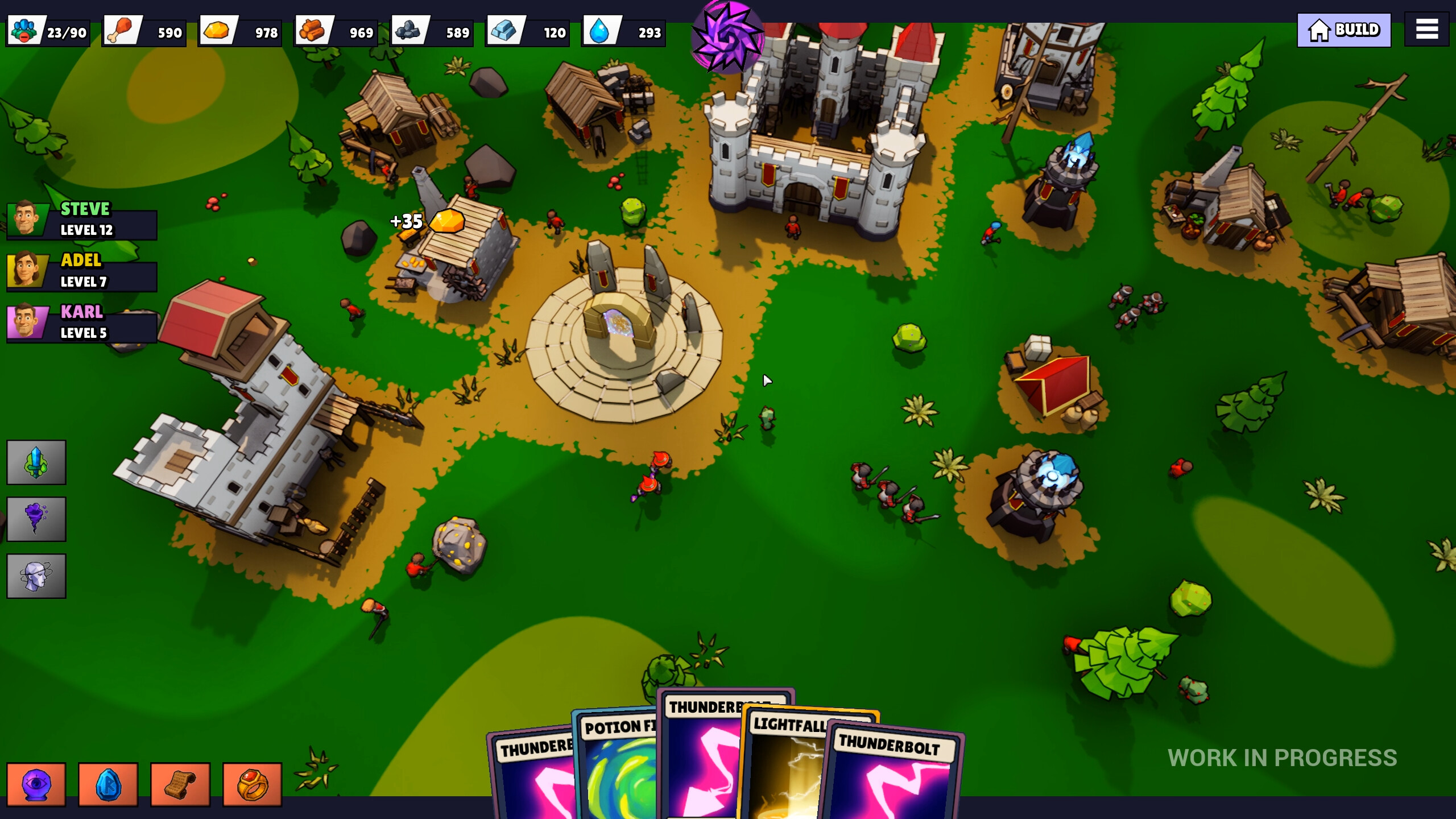Click the gold nugget resource icon
This screenshot has height=819, width=1456.
click(218, 31)
